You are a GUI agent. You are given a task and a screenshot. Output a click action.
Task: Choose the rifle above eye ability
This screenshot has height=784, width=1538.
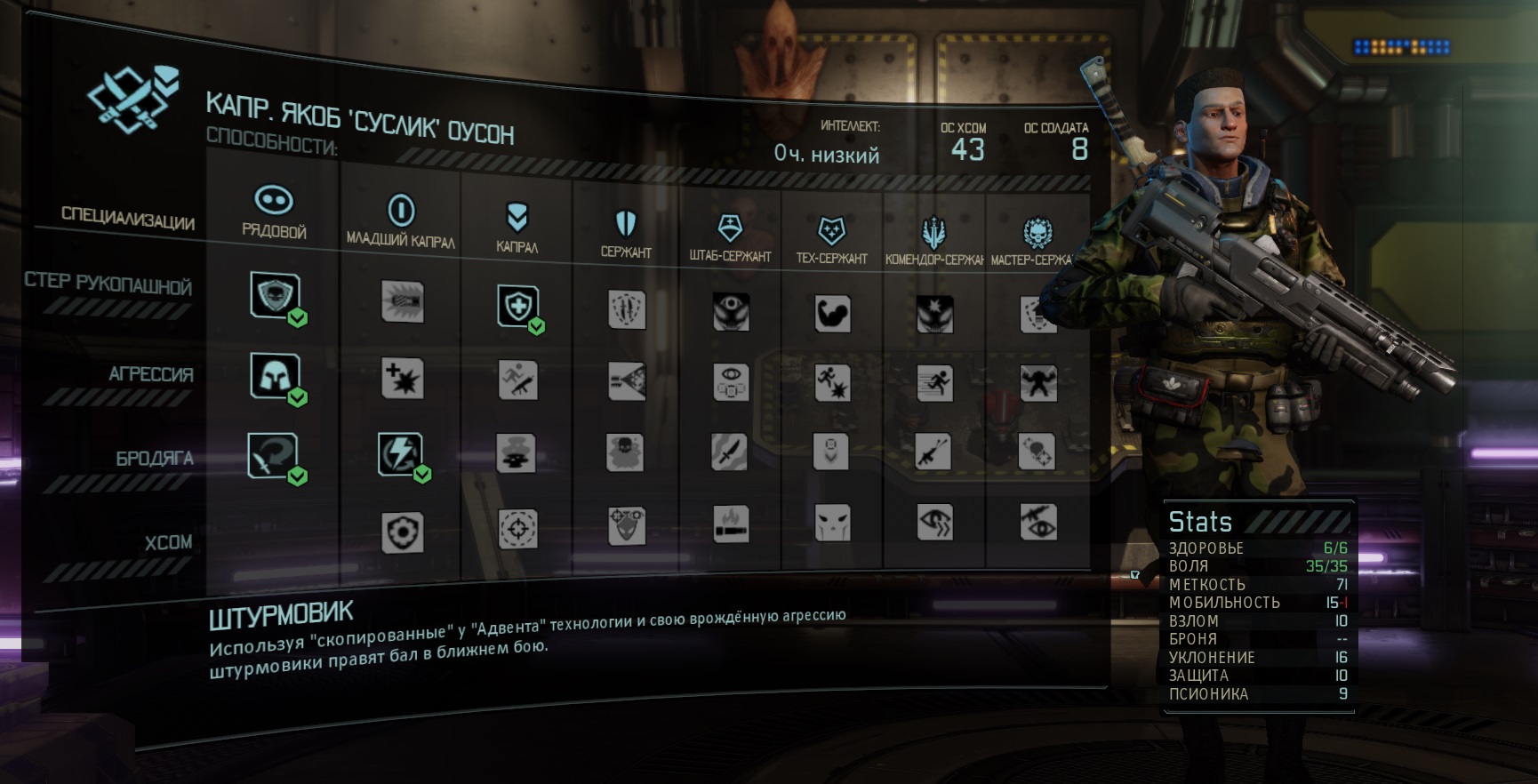[1038, 522]
